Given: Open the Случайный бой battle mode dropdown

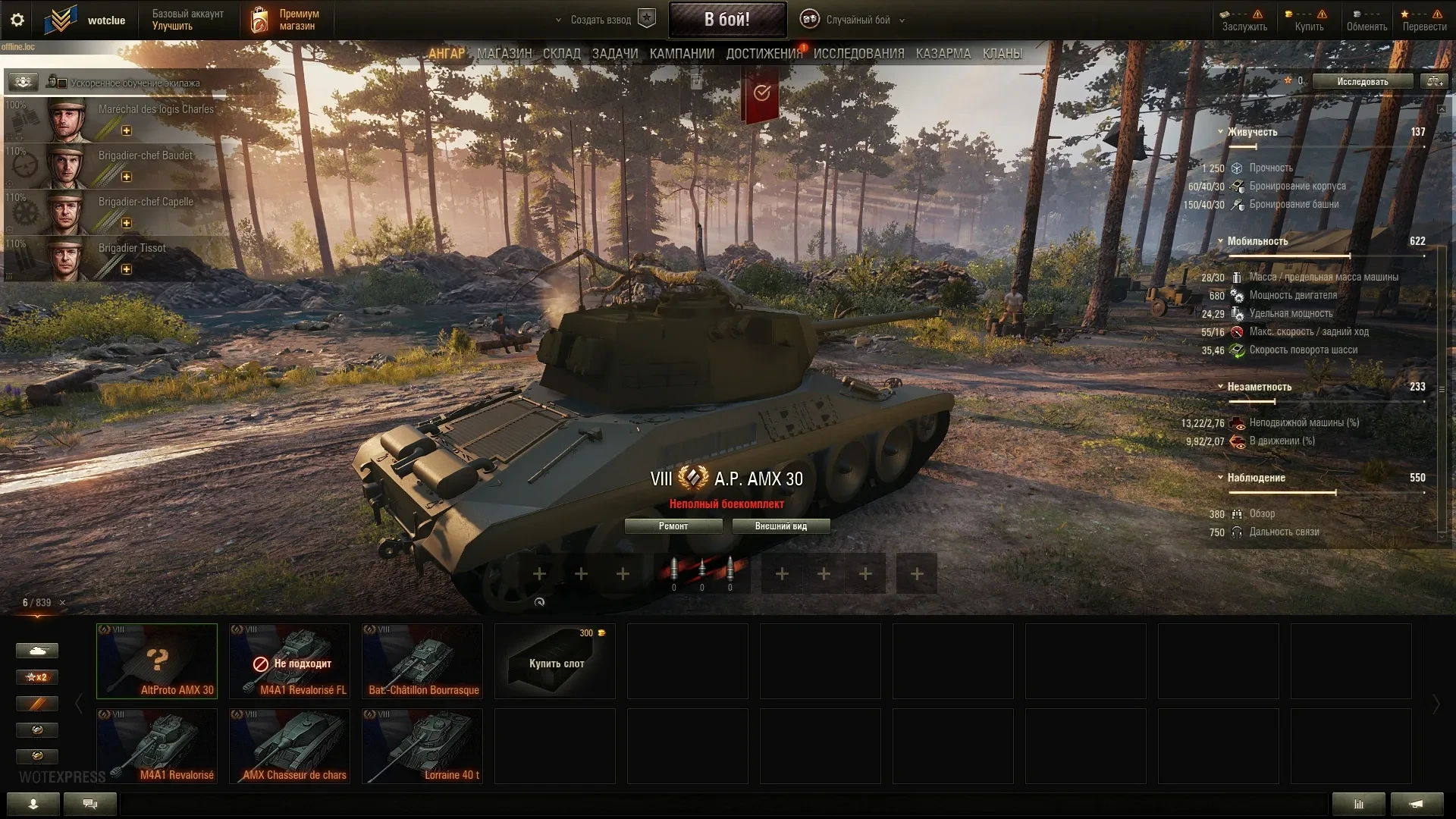Looking at the screenshot, I should click(x=857, y=20).
